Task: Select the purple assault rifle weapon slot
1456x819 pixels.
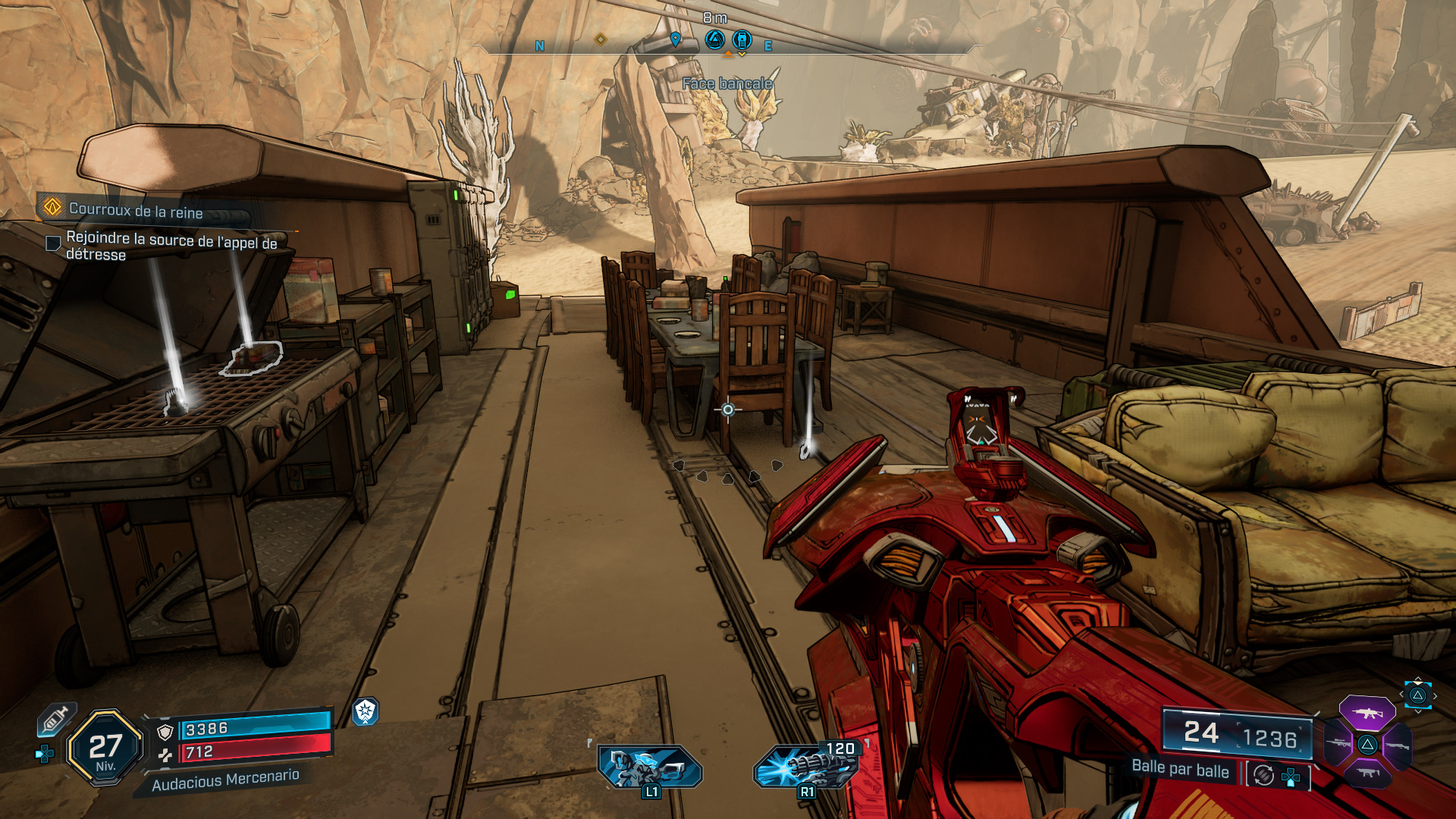Action: pos(1367,713)
